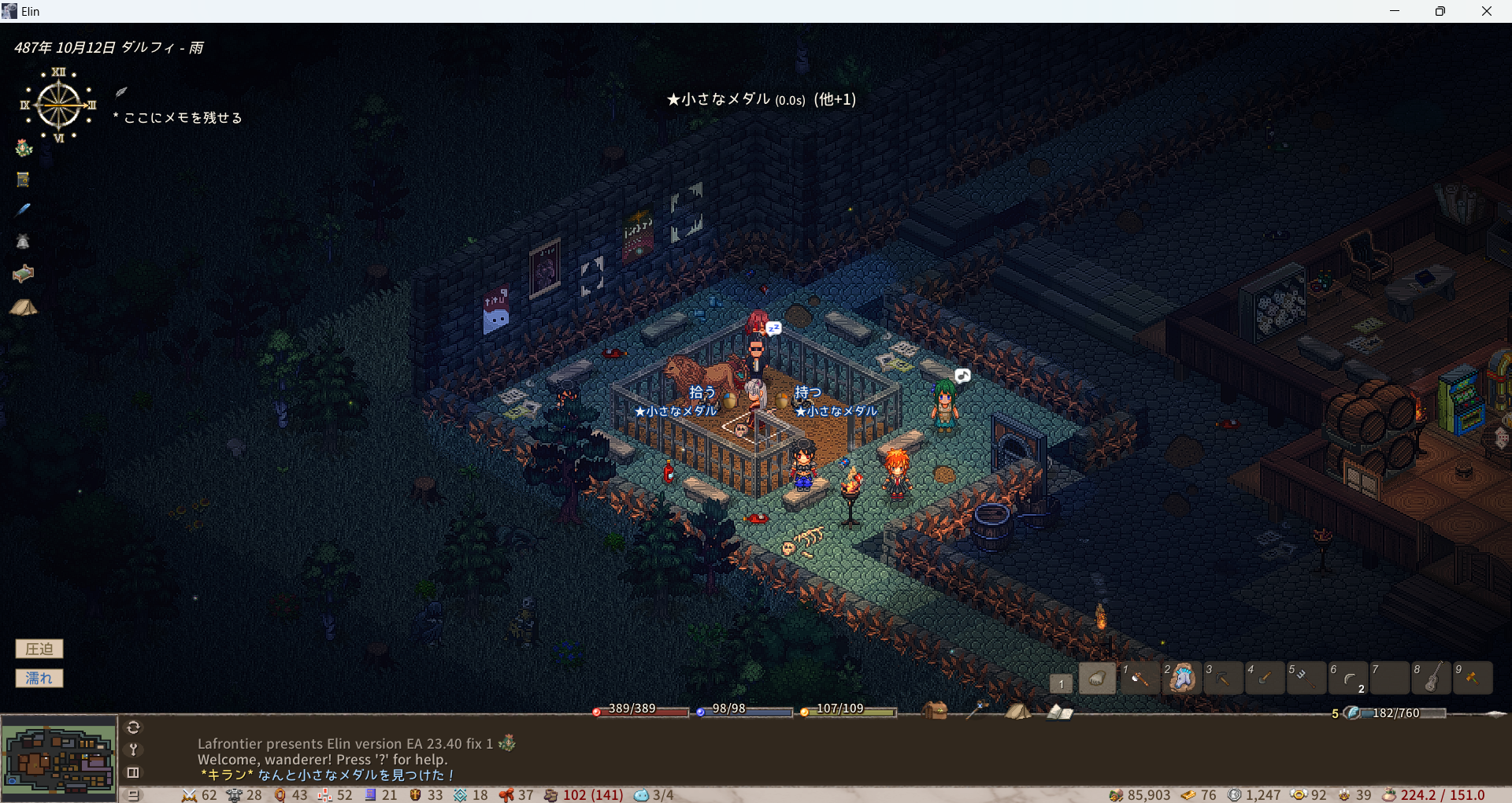Choose the hammer in hotbar slot 9
This screenshot has width=1512, height=803.
click(1473, 678)
